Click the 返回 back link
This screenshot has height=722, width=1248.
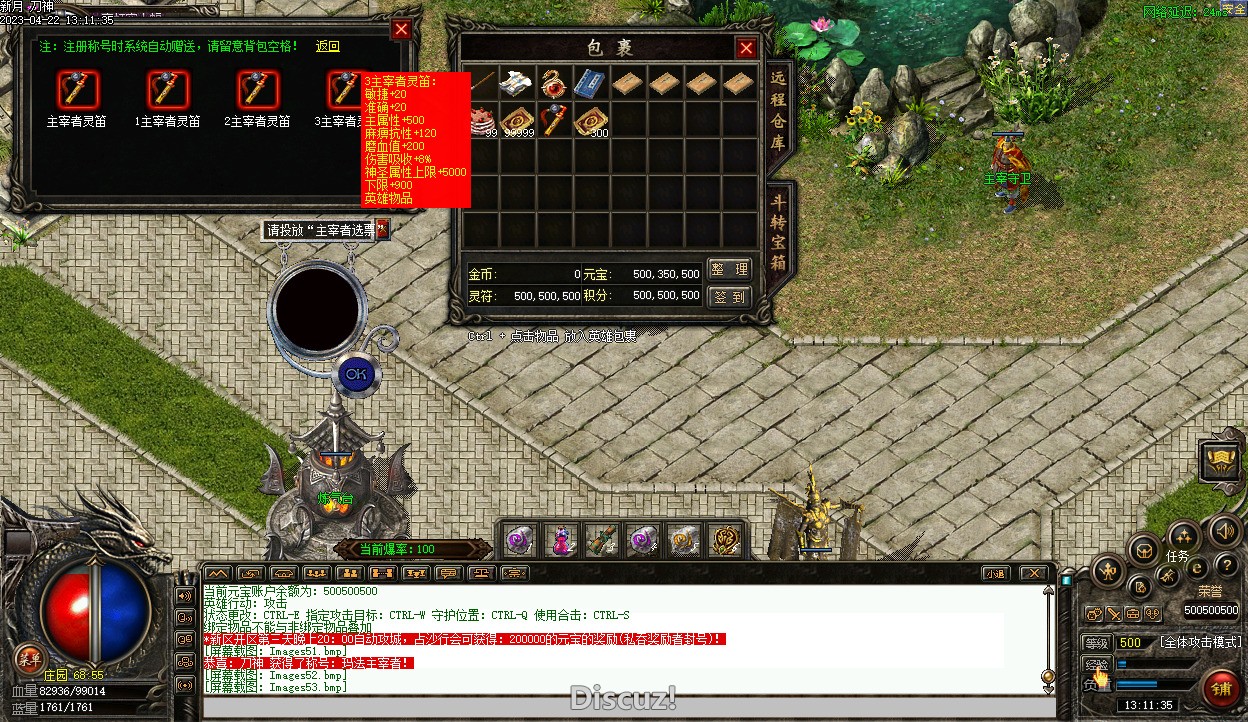(x=328, y=47)
